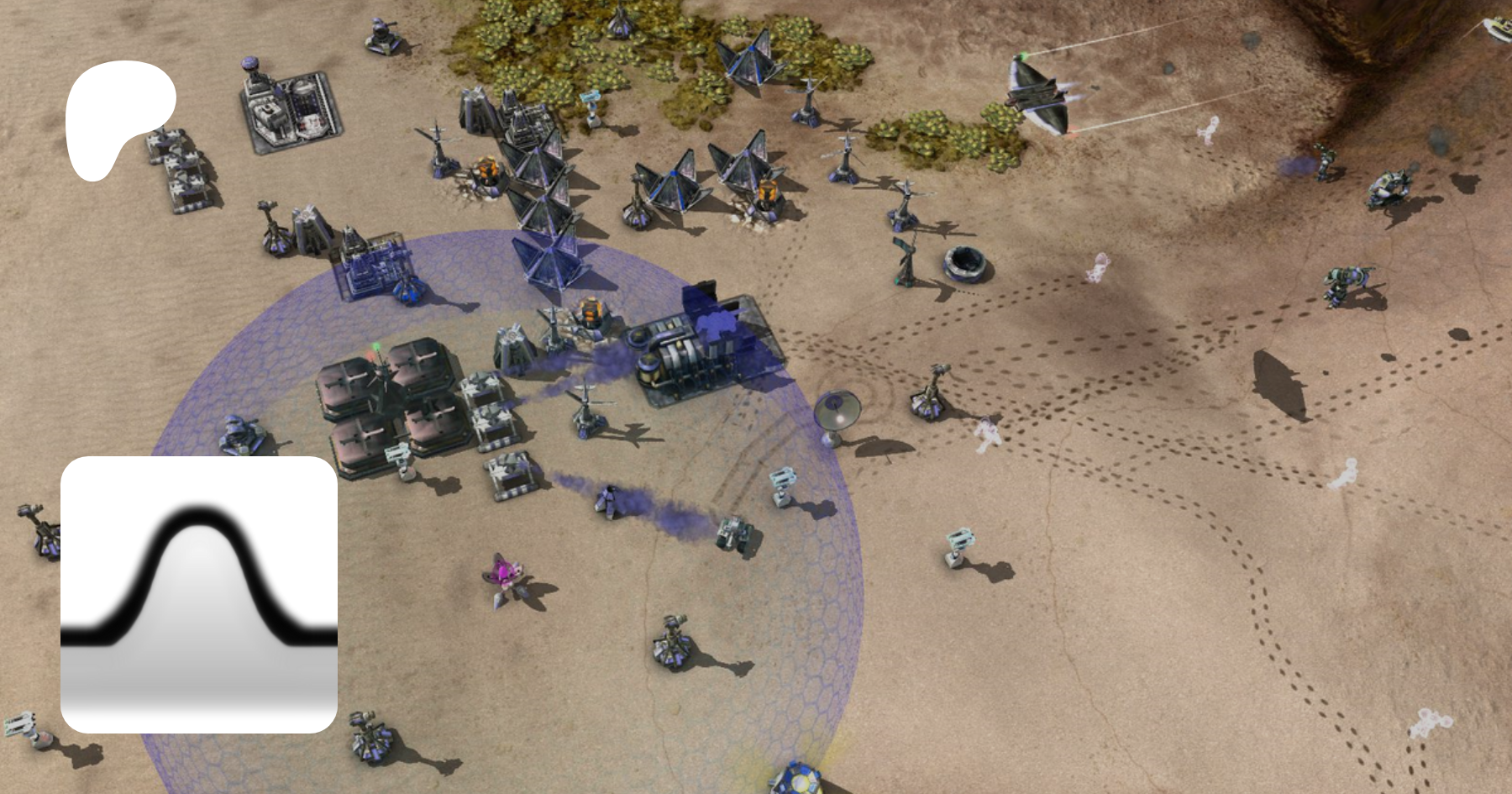Open the bell curve creator avatar
This screenshot has height=794, width=1512.
[199, 594]
